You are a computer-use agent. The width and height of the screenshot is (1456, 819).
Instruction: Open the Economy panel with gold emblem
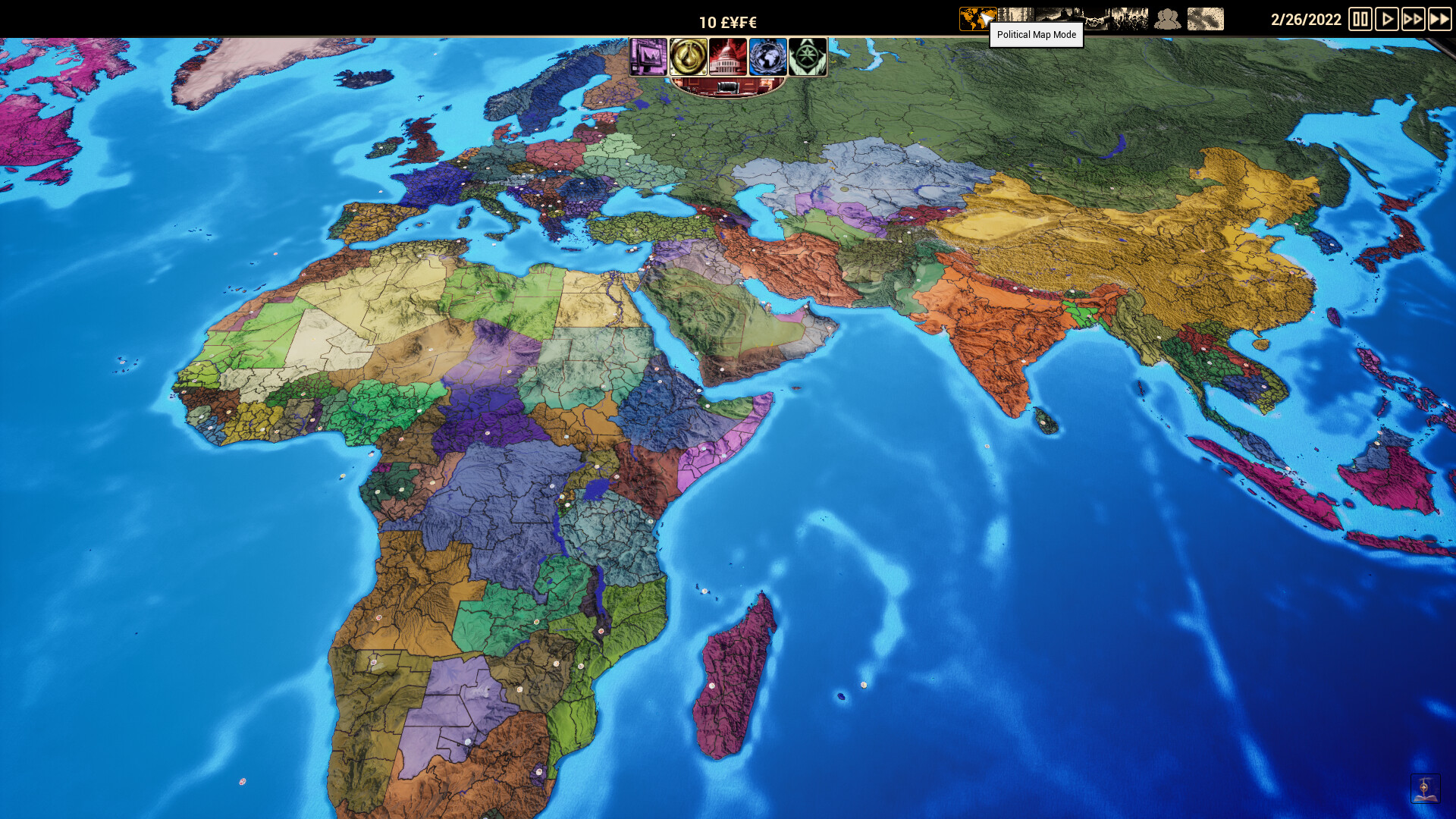pos(690,57)
